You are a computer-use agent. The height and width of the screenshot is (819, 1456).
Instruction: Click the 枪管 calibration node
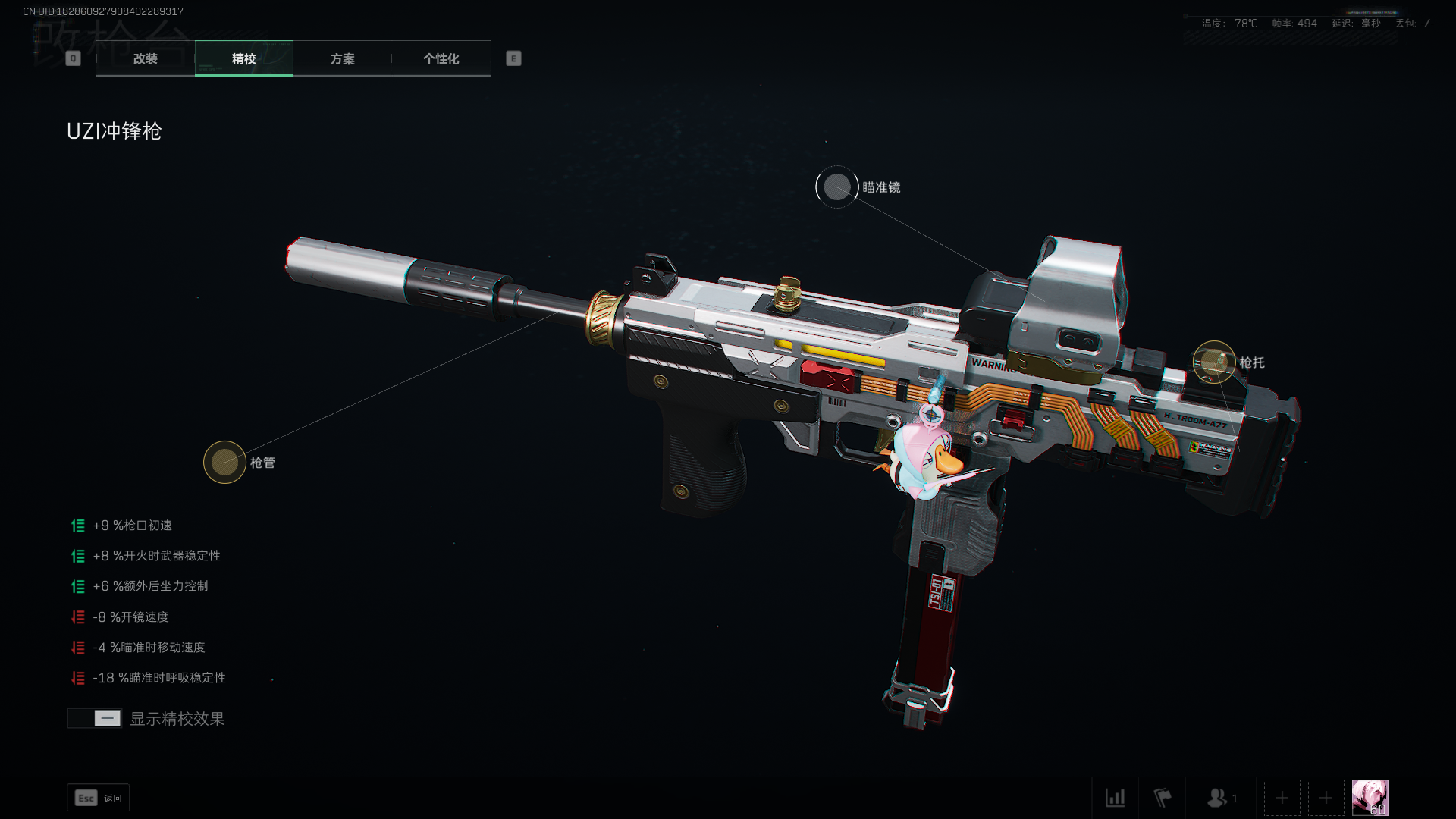pyautogui.click(x=224, y=462)
